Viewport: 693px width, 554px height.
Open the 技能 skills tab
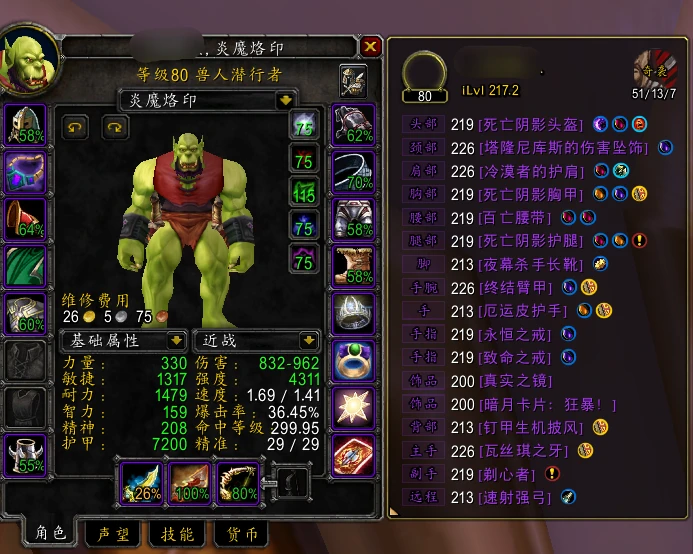click(x=176, y=535)
